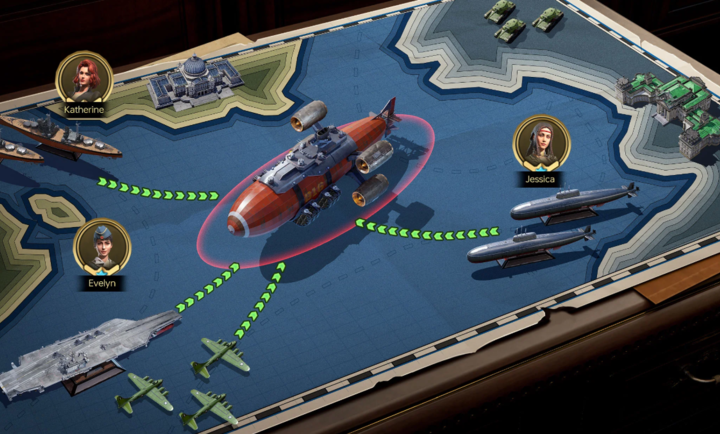Image resolution: width=720 pixels, height=434 pixels.
Task: Choose Evelyn's commander portrait
Action: click(101, 246)
